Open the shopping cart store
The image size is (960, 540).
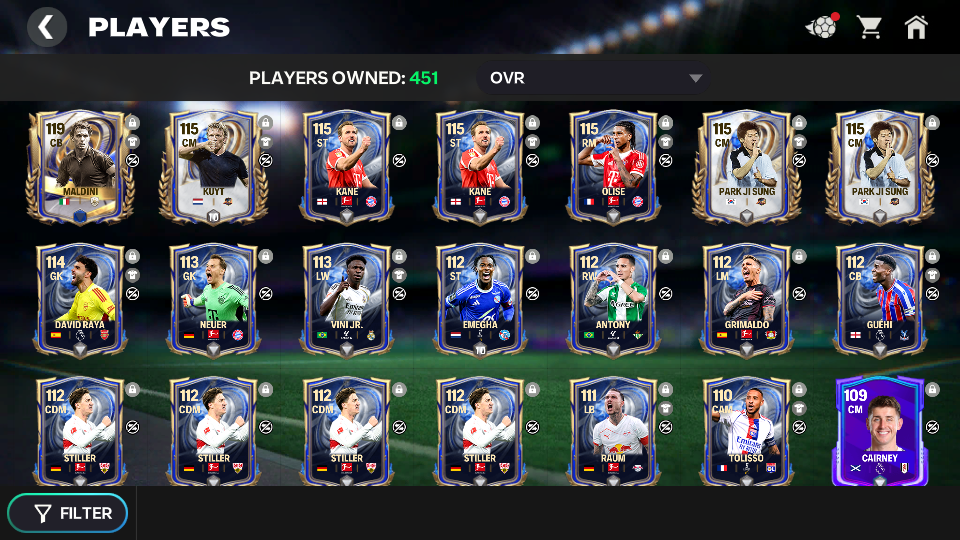(x=869, y=27)
